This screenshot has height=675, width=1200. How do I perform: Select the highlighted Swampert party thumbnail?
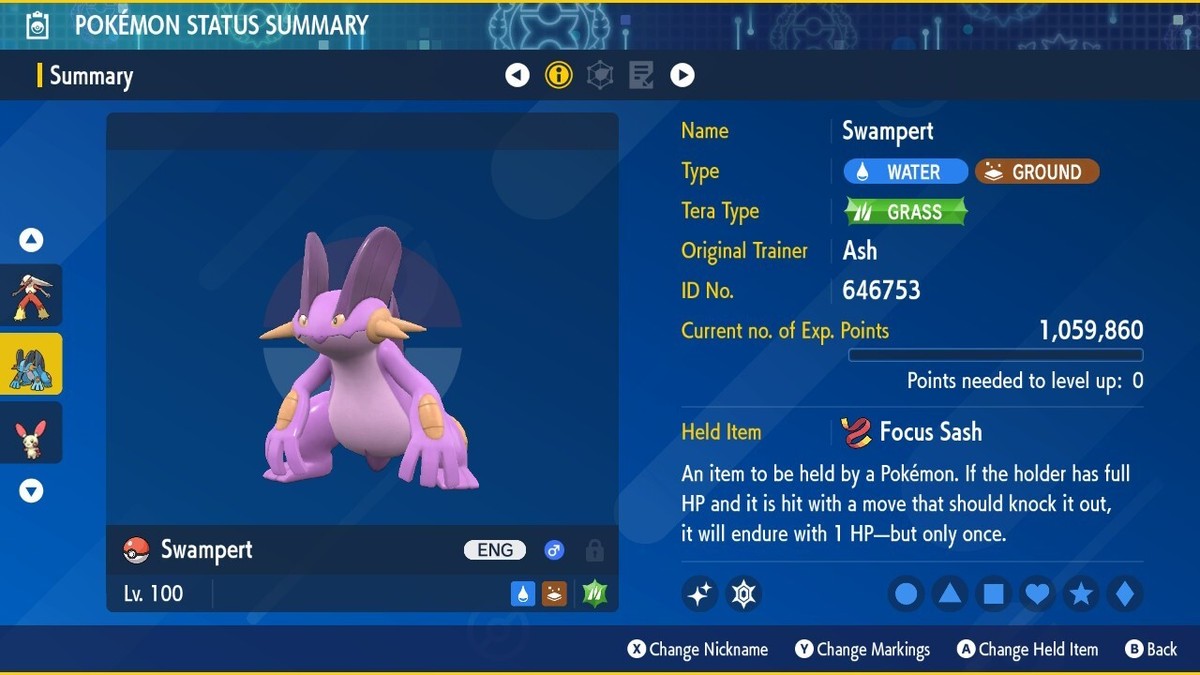31,364
